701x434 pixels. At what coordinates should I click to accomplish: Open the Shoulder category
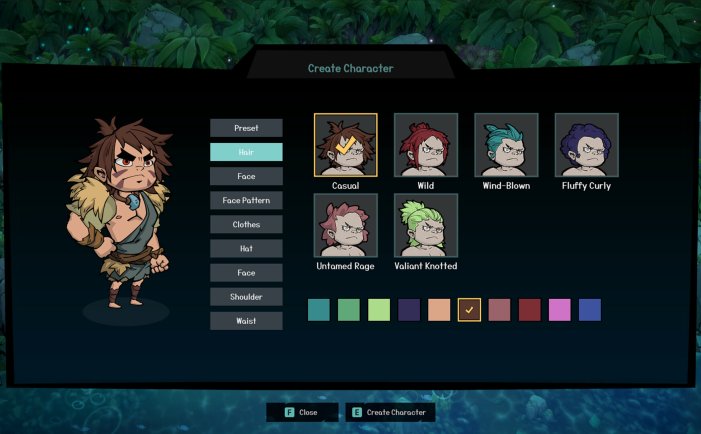[246, 297]
